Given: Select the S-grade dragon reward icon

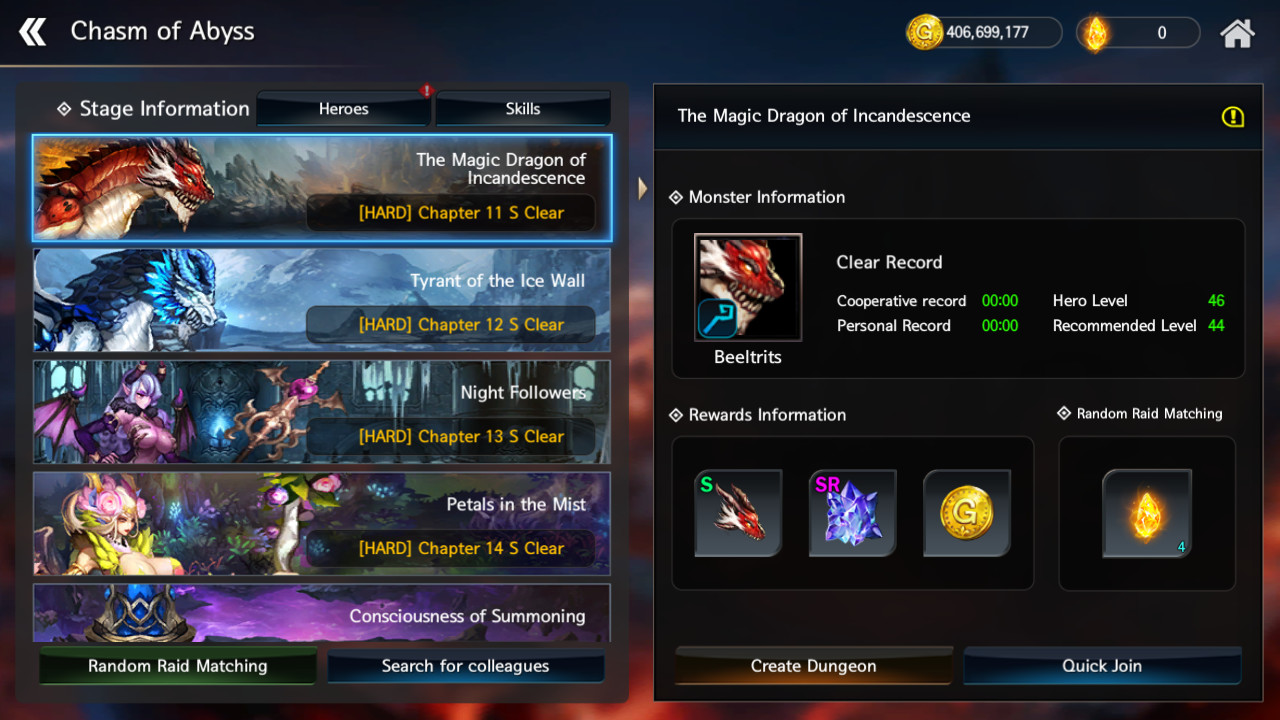Looking at the screenshot, I should (738, 513).
